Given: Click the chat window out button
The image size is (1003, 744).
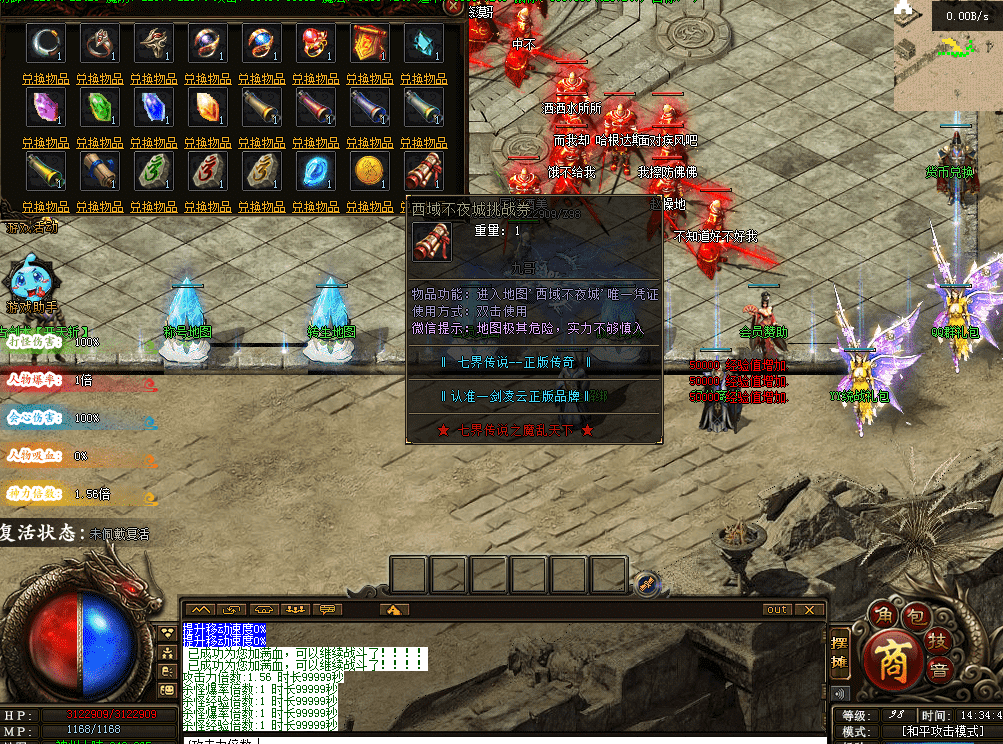Looking at the screenshot, I should click(777, 609).
